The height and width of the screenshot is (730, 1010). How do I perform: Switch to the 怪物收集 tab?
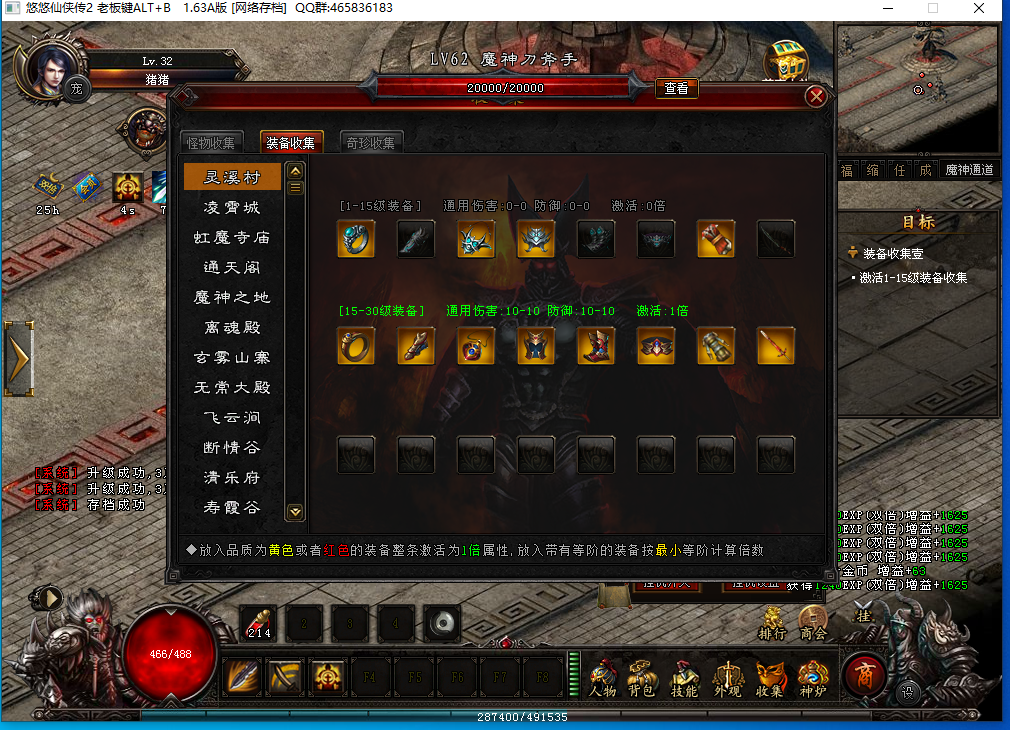point(212,143)
